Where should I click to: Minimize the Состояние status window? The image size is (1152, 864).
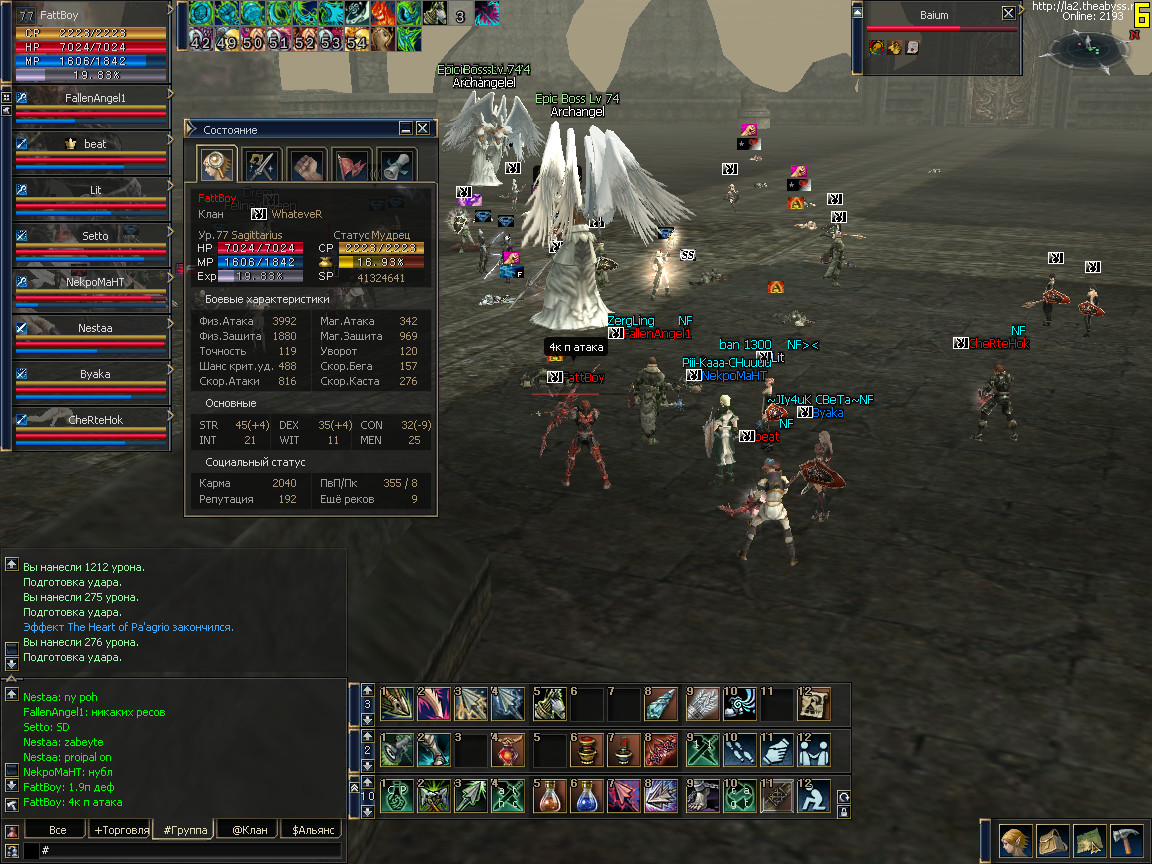406,129
